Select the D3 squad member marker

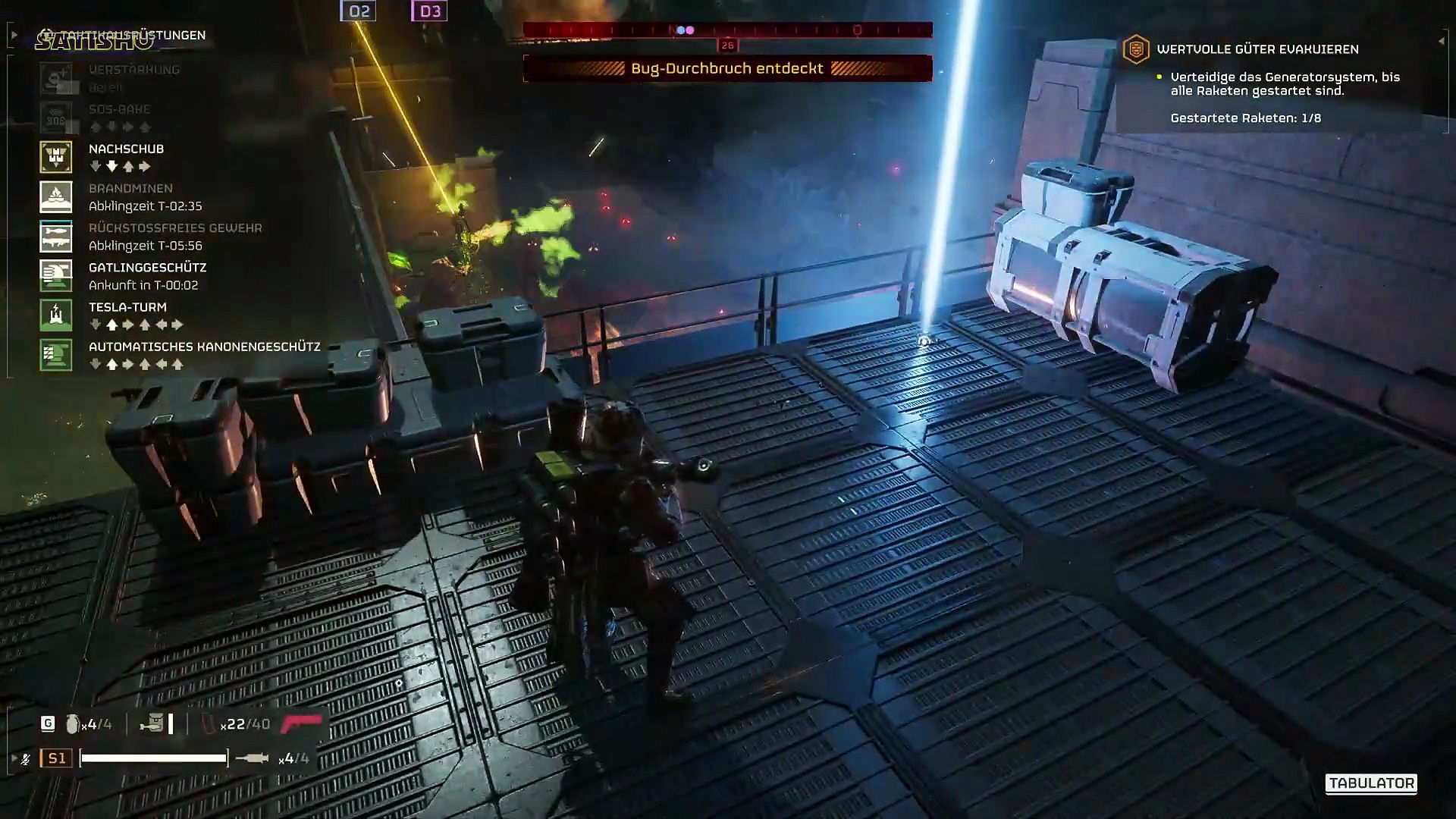429,11
